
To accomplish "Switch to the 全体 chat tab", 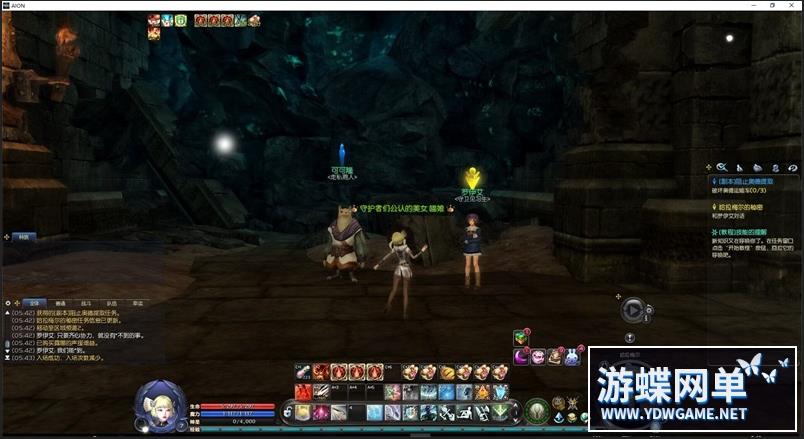I will point(34,302).
